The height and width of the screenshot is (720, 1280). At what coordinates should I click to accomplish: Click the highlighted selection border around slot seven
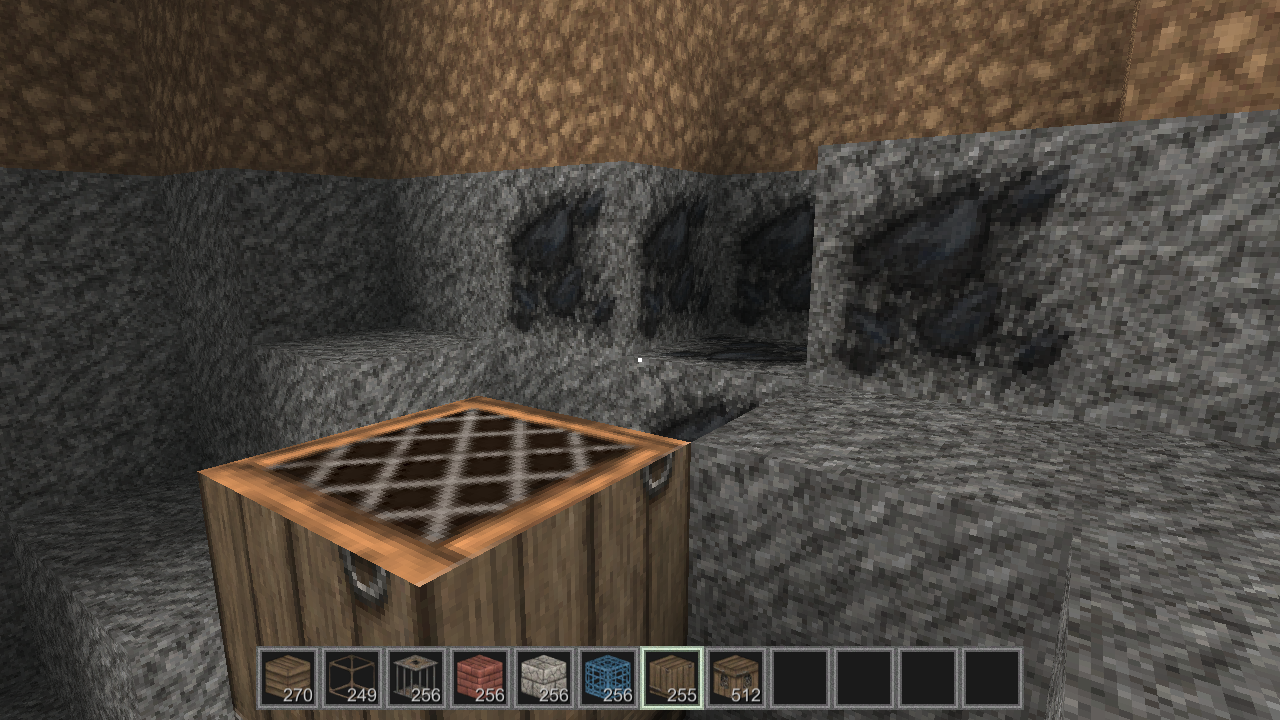pyautogui.click(x=672, y=648)
